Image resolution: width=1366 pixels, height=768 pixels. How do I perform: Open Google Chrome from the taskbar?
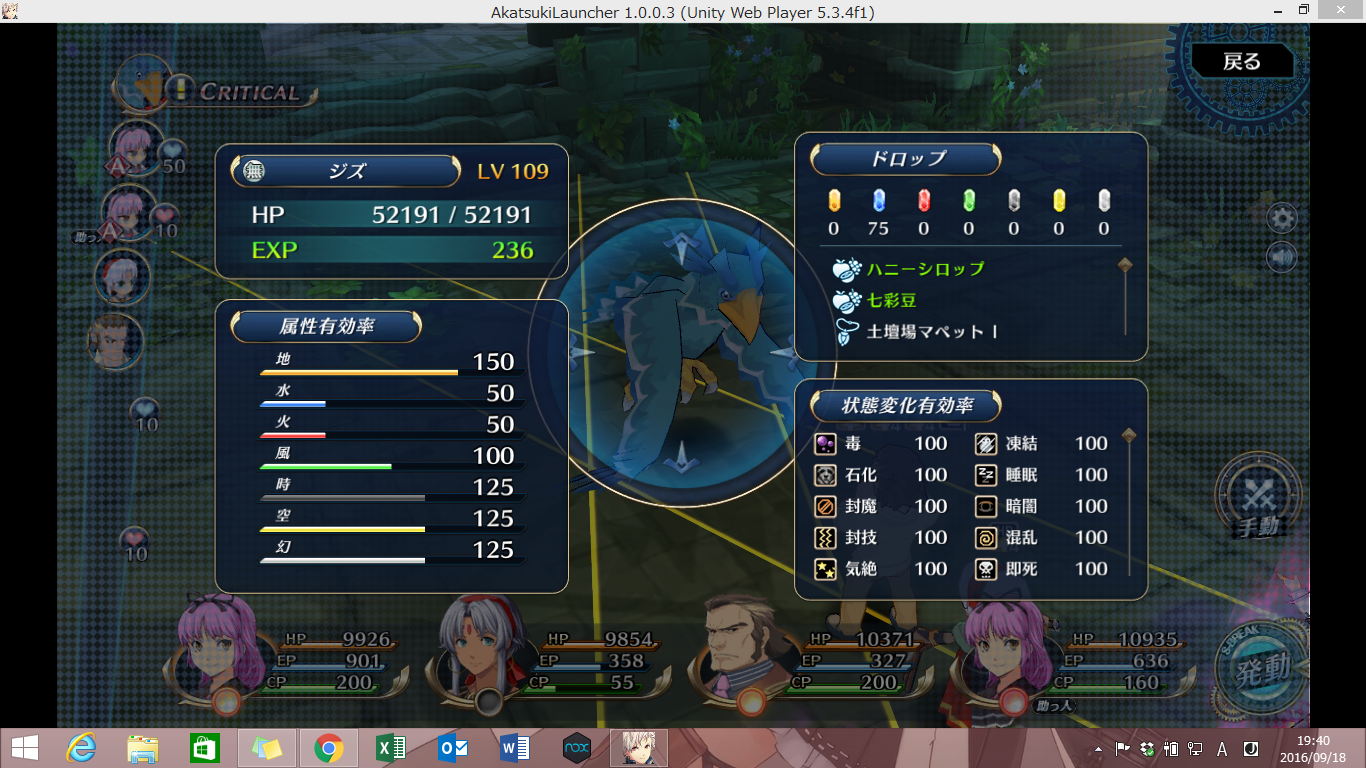tap(328, 747)
